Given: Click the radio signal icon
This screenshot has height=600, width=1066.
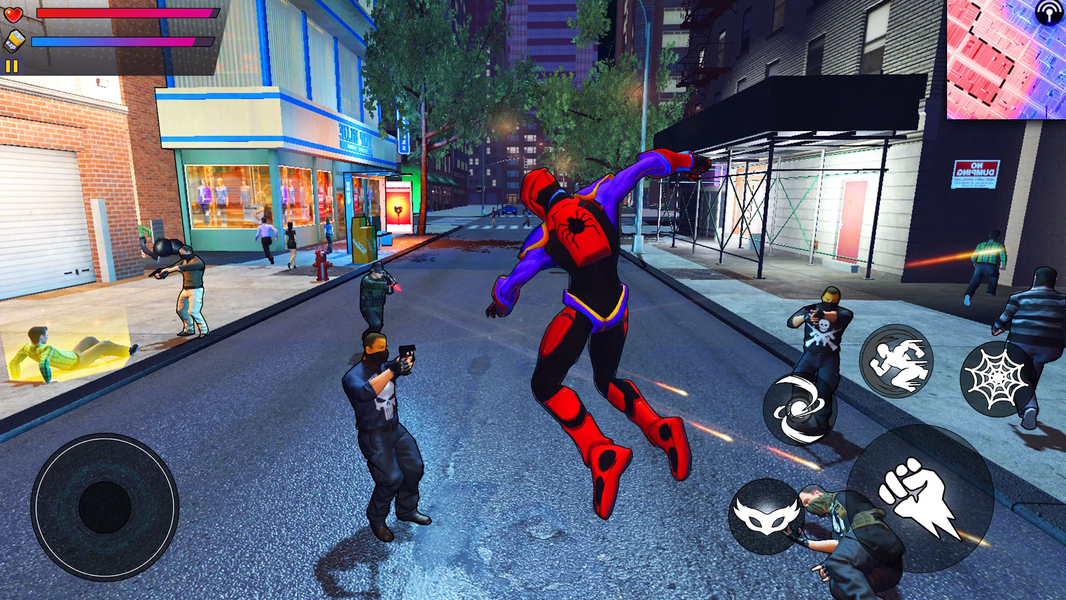Looking at the screenshot, I should click(1048, 13).
